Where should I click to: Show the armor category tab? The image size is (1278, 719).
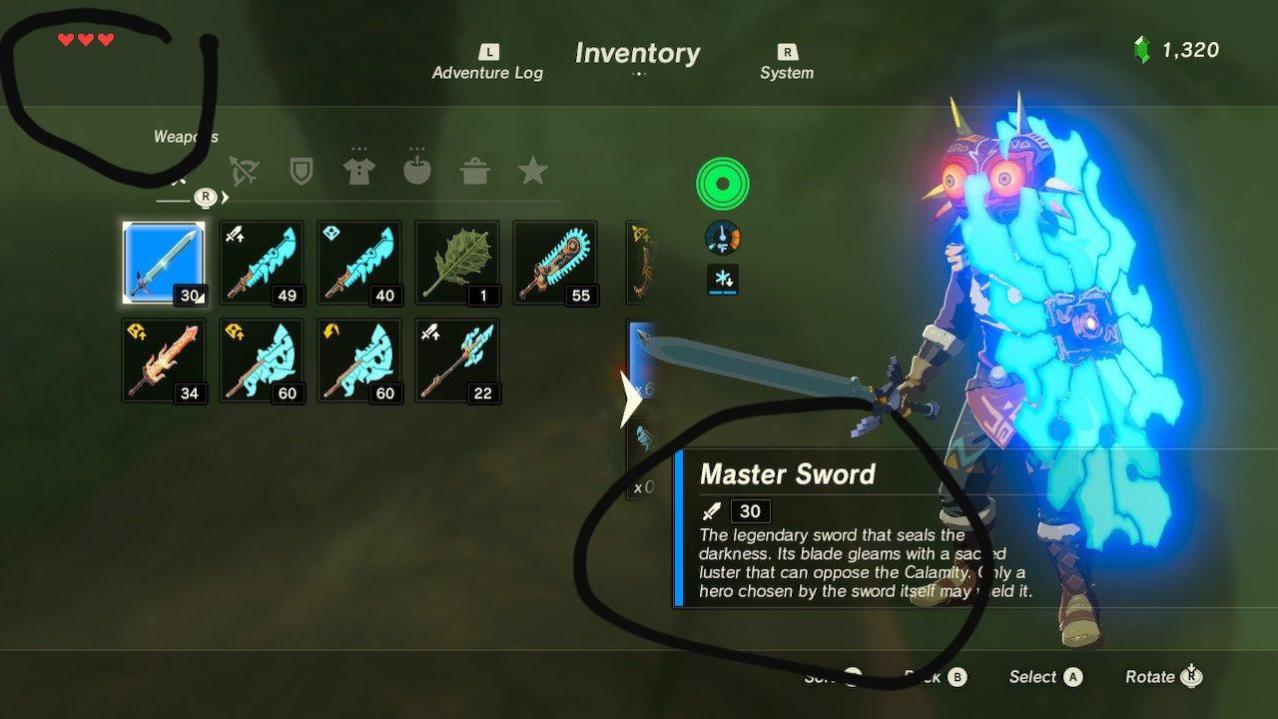(359, 171)
